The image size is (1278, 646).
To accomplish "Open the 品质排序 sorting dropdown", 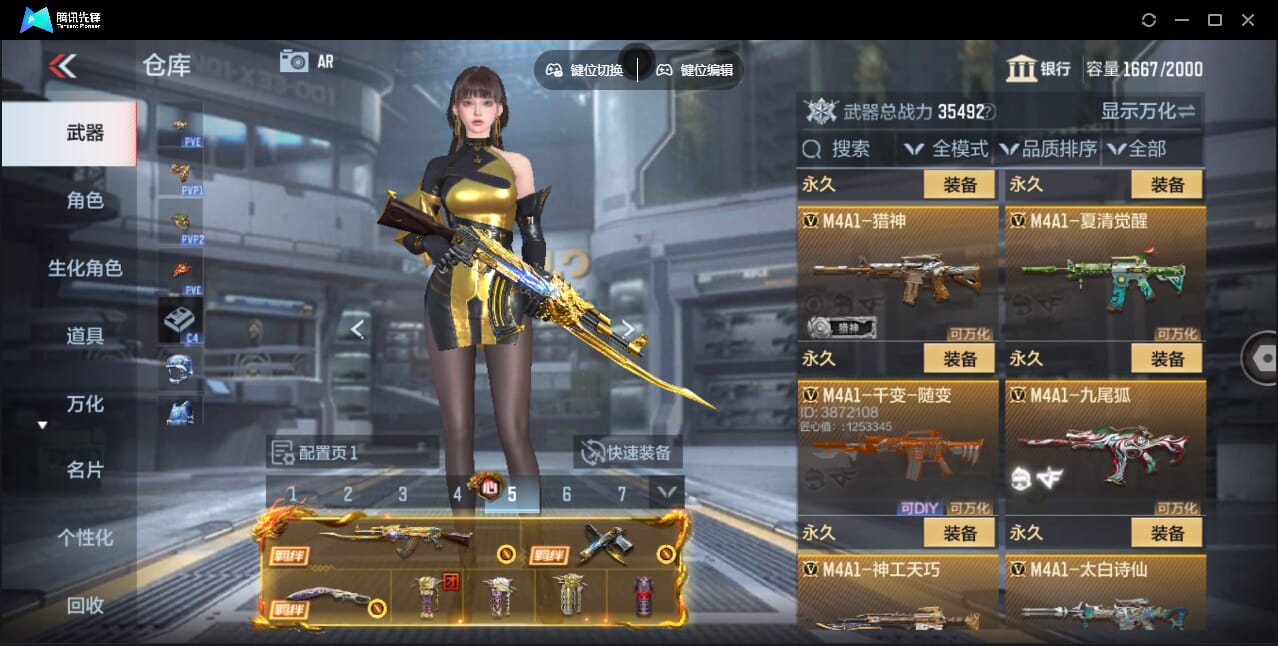I will click(1048, 149).
